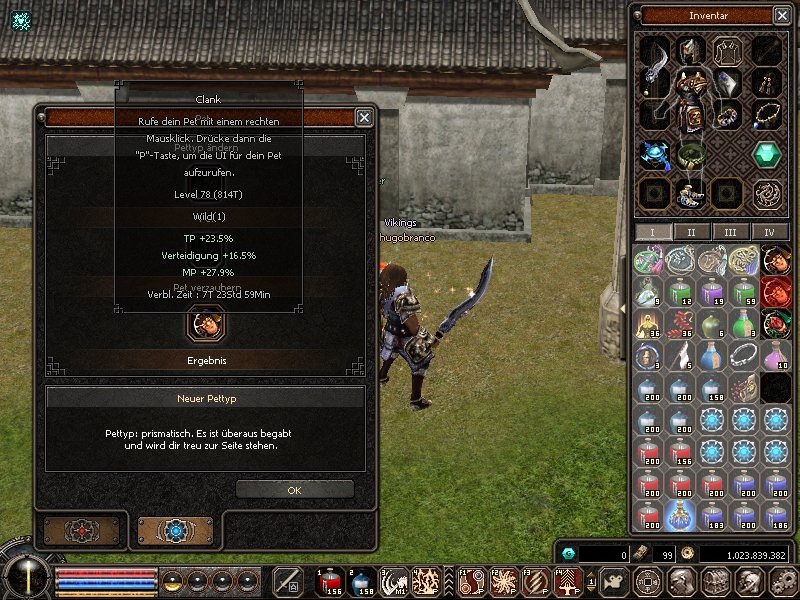Use the blue potion in hotbar slot 2
This screenshot has height=600, width=800.
point(362,581)
